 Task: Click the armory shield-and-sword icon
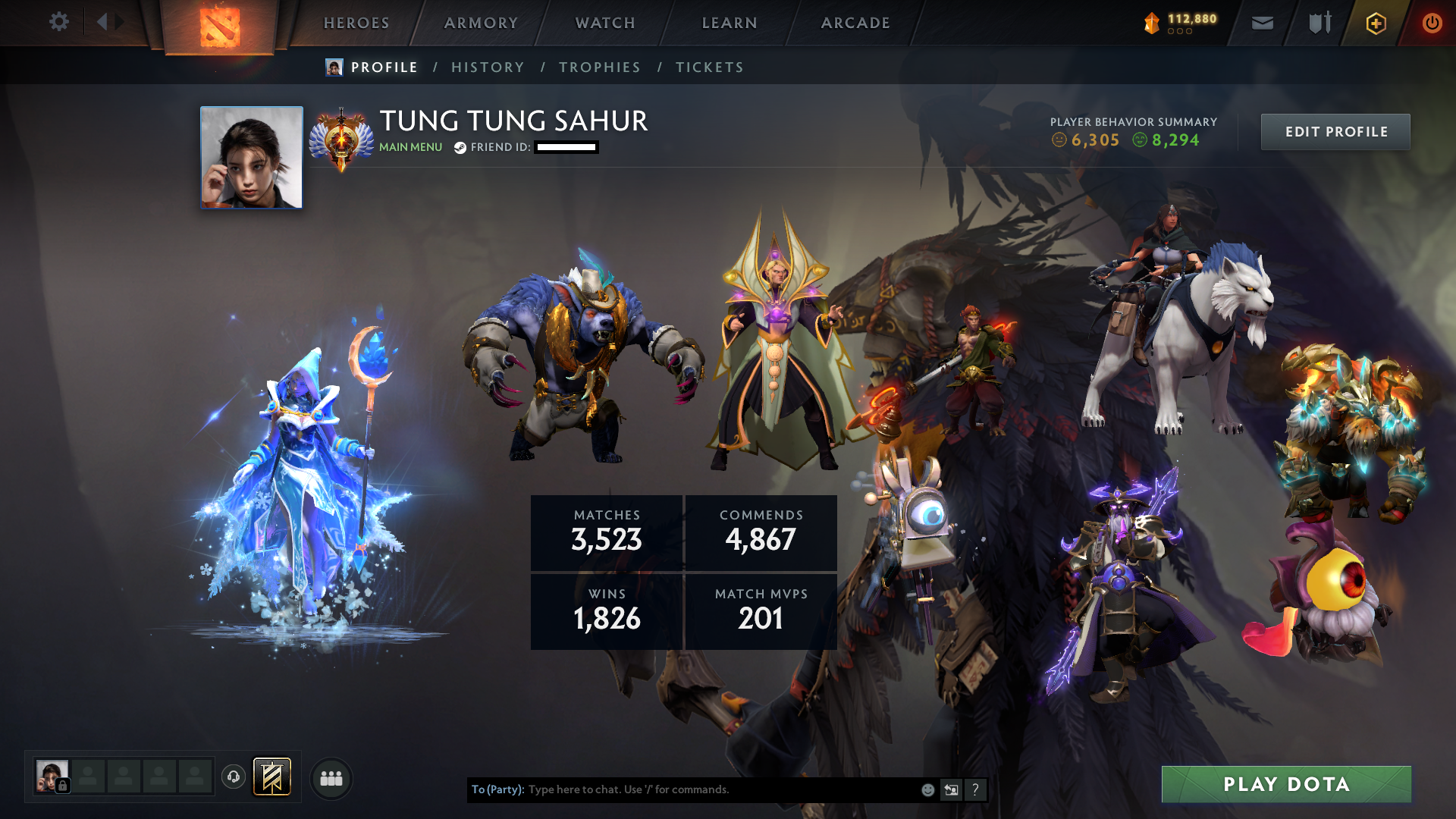point(1319,23)
